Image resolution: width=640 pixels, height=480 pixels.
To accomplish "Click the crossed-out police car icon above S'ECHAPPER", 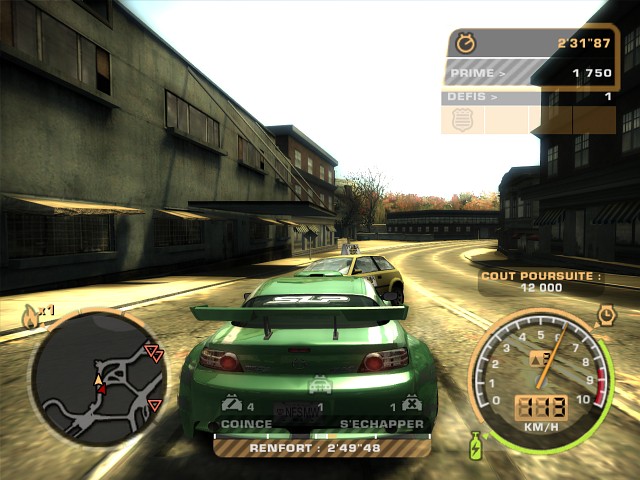I will pos(411,405).
